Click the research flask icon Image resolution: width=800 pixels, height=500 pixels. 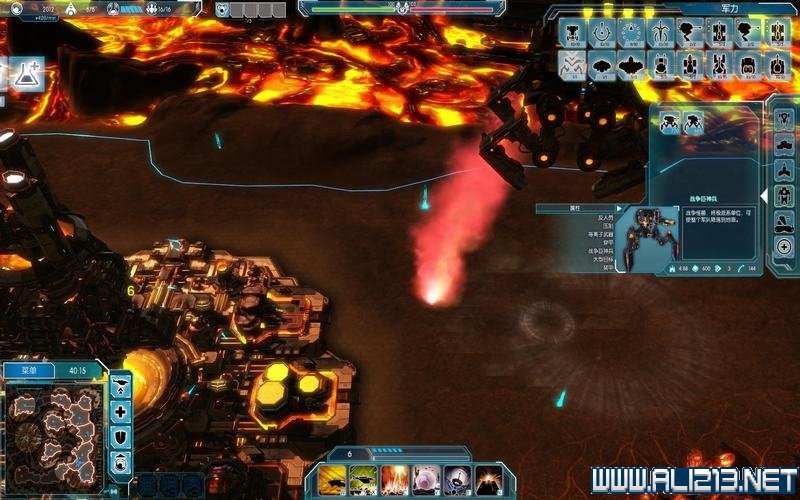[27, 73]
